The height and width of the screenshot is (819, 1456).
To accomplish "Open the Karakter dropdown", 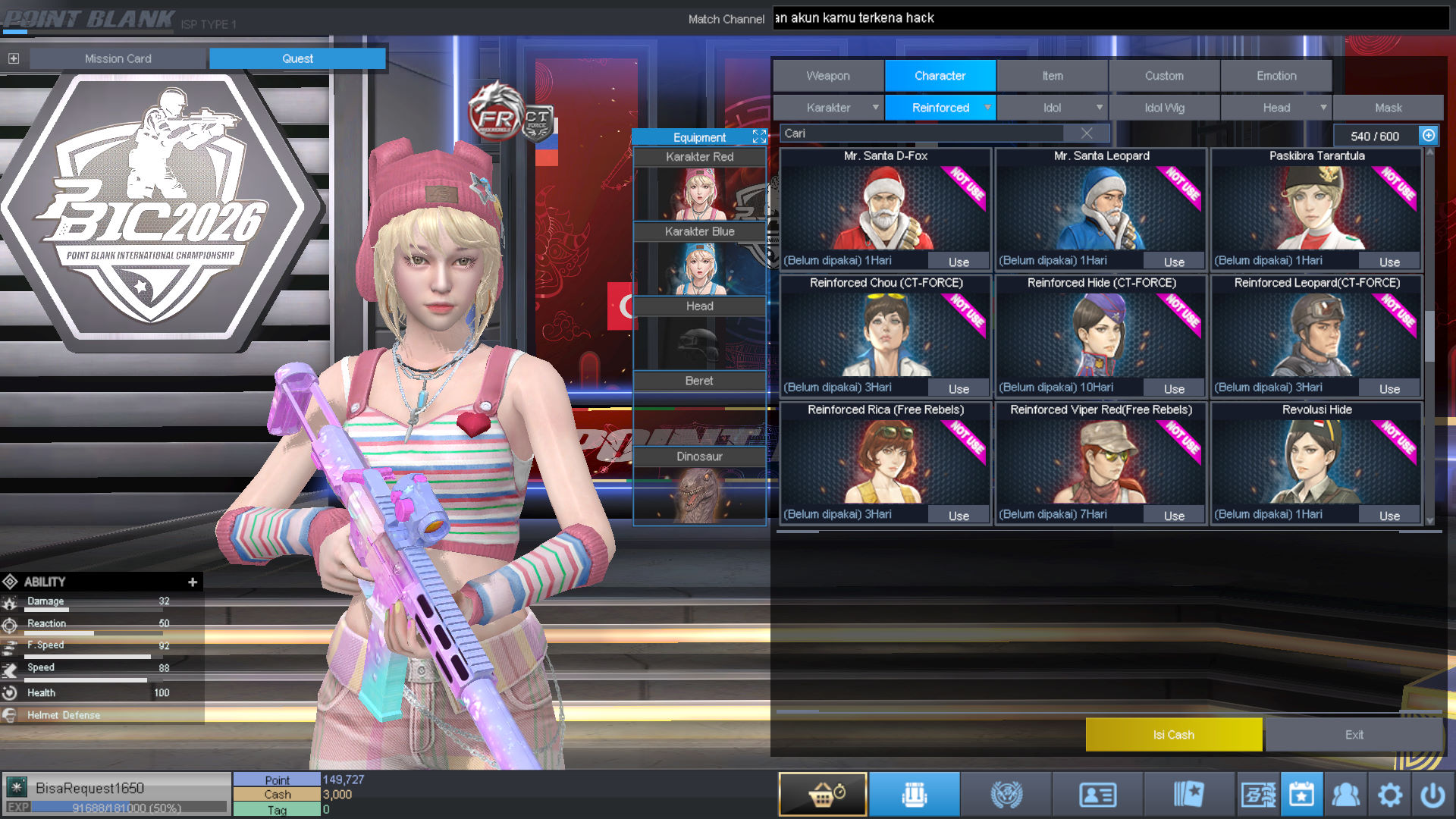I will 828,107.
